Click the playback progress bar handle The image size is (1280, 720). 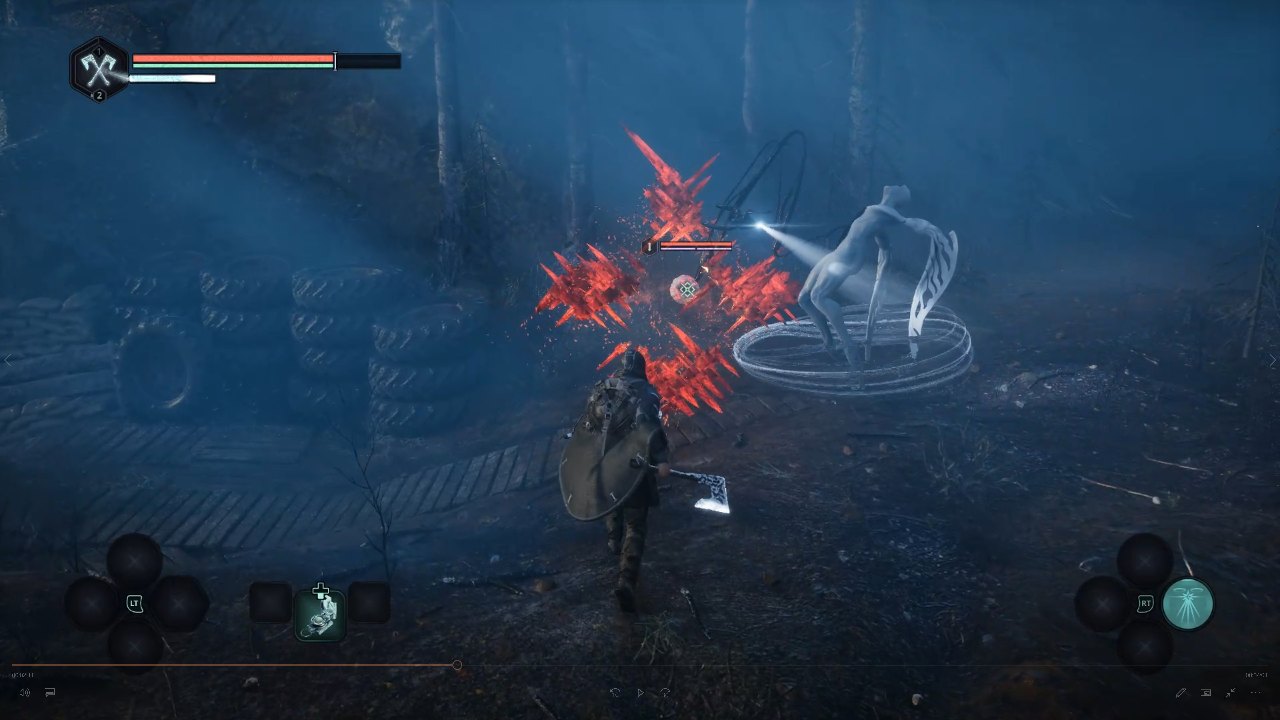(x=457, y=665)
